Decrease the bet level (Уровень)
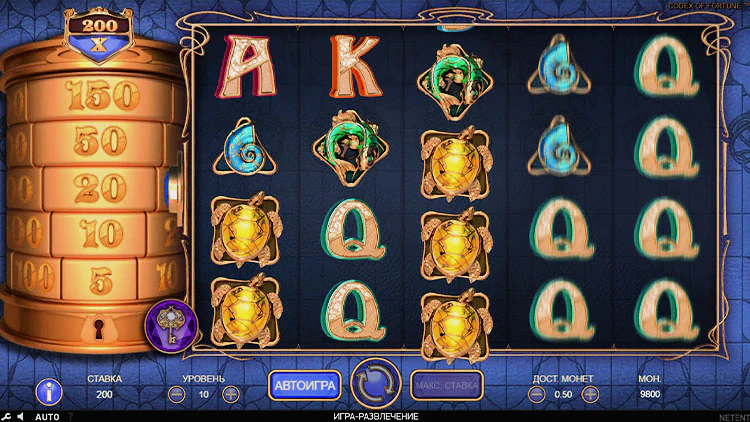 coord(176,394)
